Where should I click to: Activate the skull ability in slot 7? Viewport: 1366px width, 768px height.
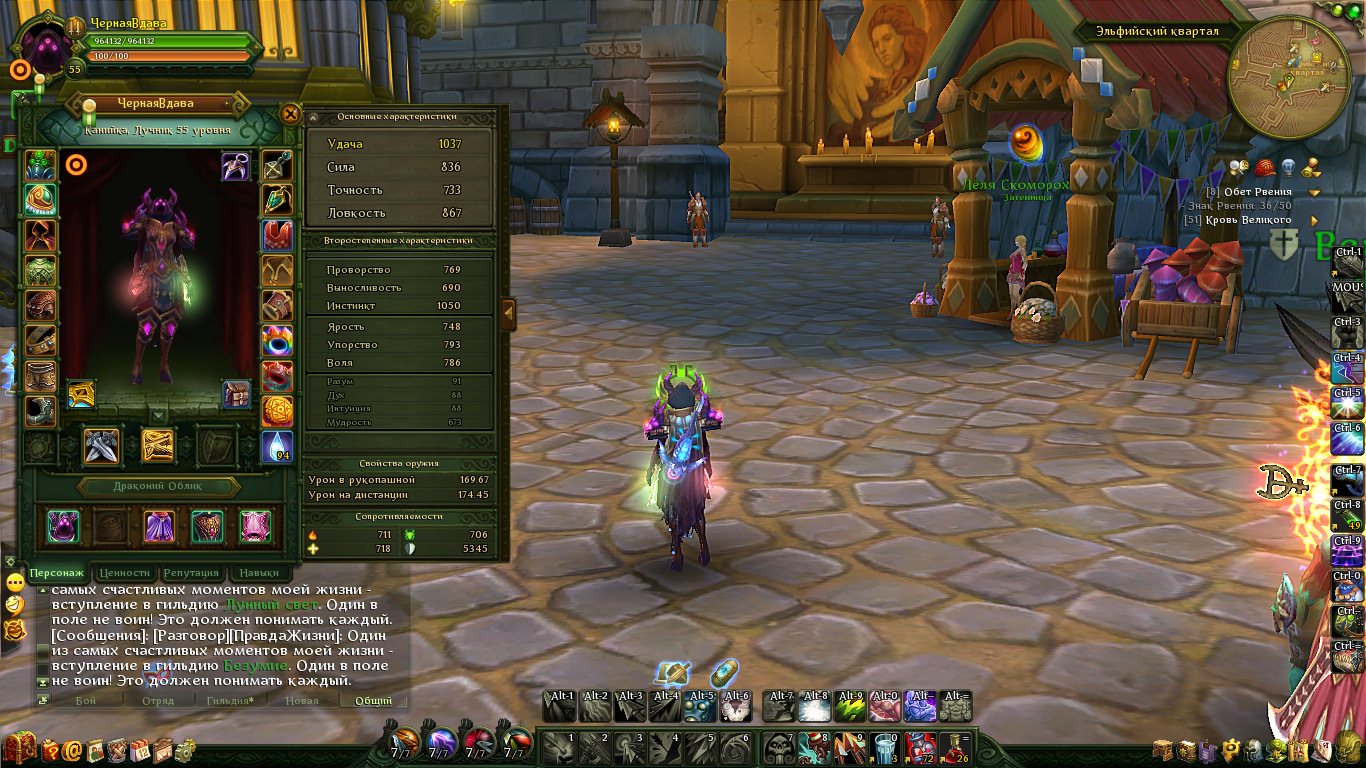(x=780, y=745)
